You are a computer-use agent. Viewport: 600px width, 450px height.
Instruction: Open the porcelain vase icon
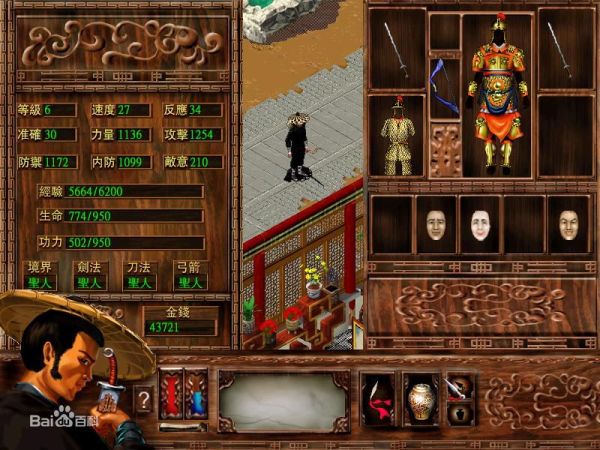coord(419,398)
